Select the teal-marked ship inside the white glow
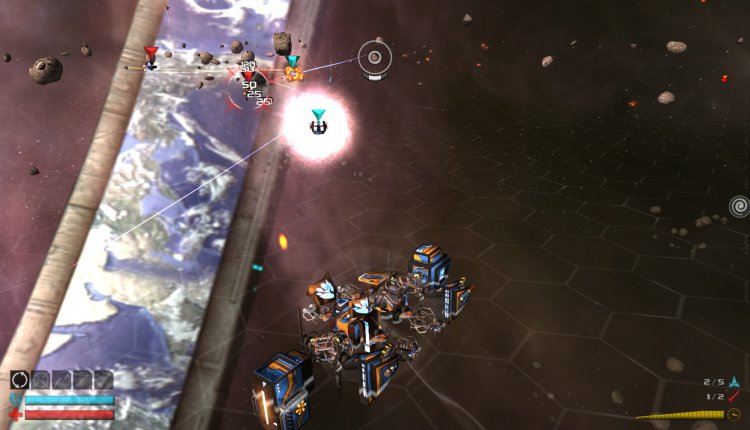Image resolution: width=750 pixels, height=430 pixels. click(317, 126)
